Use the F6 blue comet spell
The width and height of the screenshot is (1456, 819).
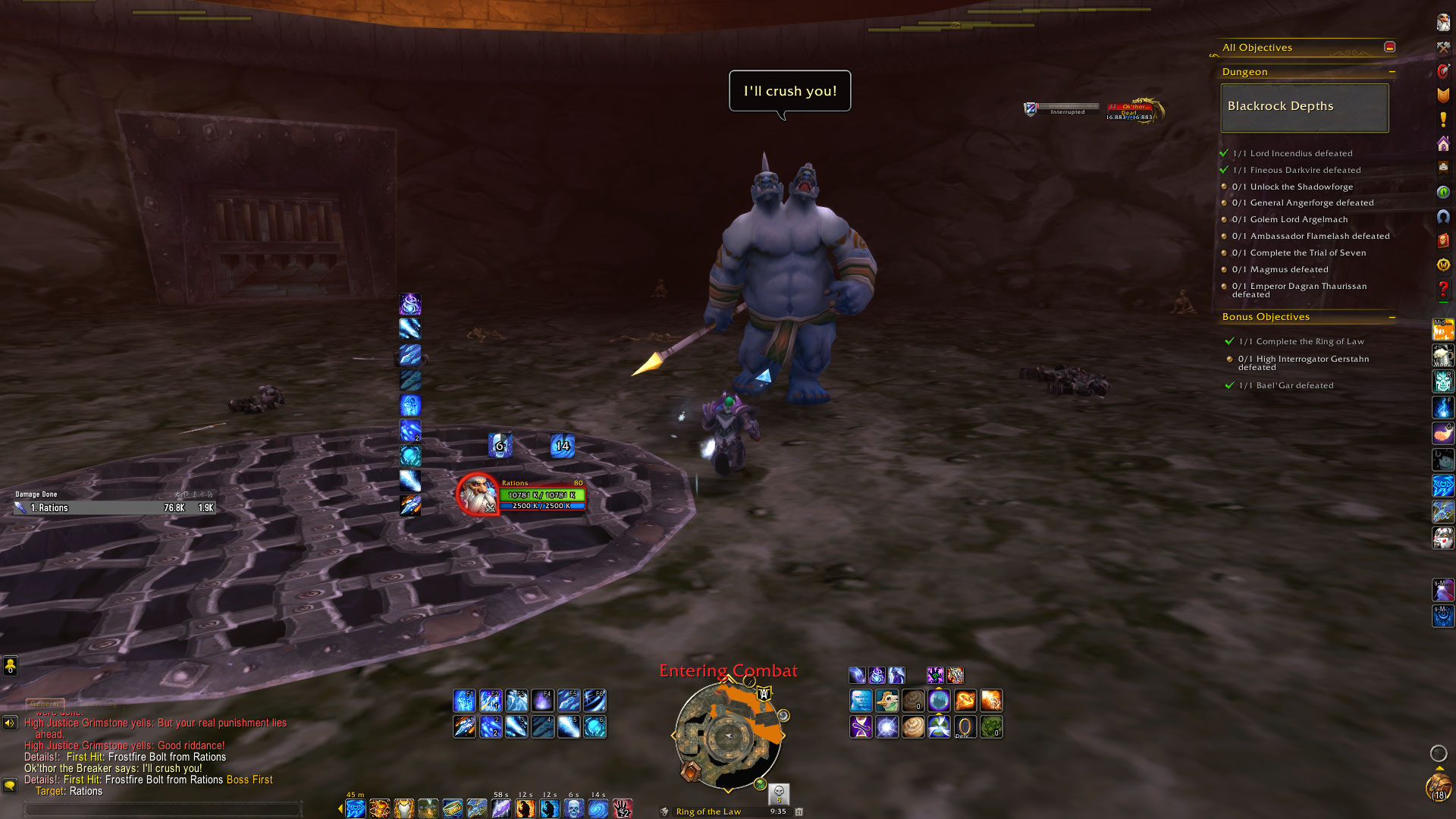pyautogui.click(x=595, y=700)
